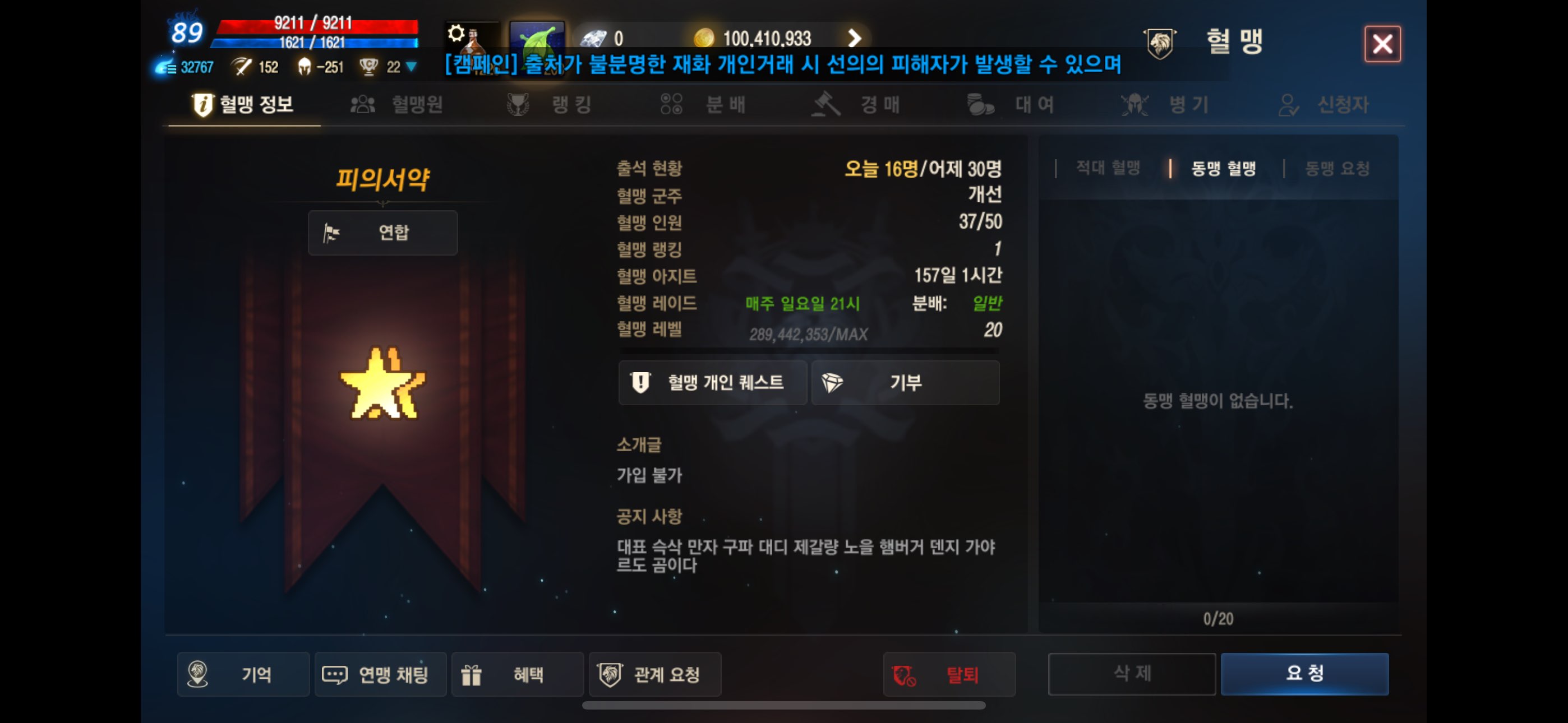Click the red 탈퇴 leave button
Image resolution: width=1568 pixels, height=723 pixels.
948,674
